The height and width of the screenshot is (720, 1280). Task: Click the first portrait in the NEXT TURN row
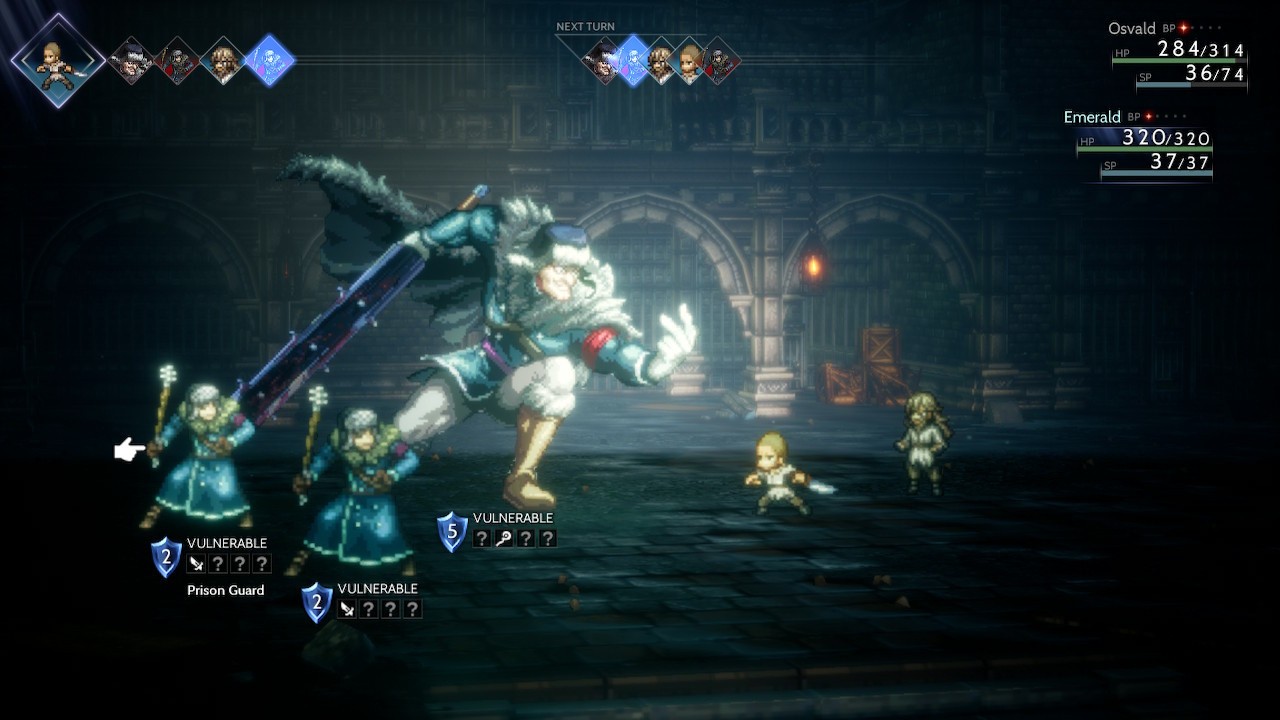click(602, 61)
